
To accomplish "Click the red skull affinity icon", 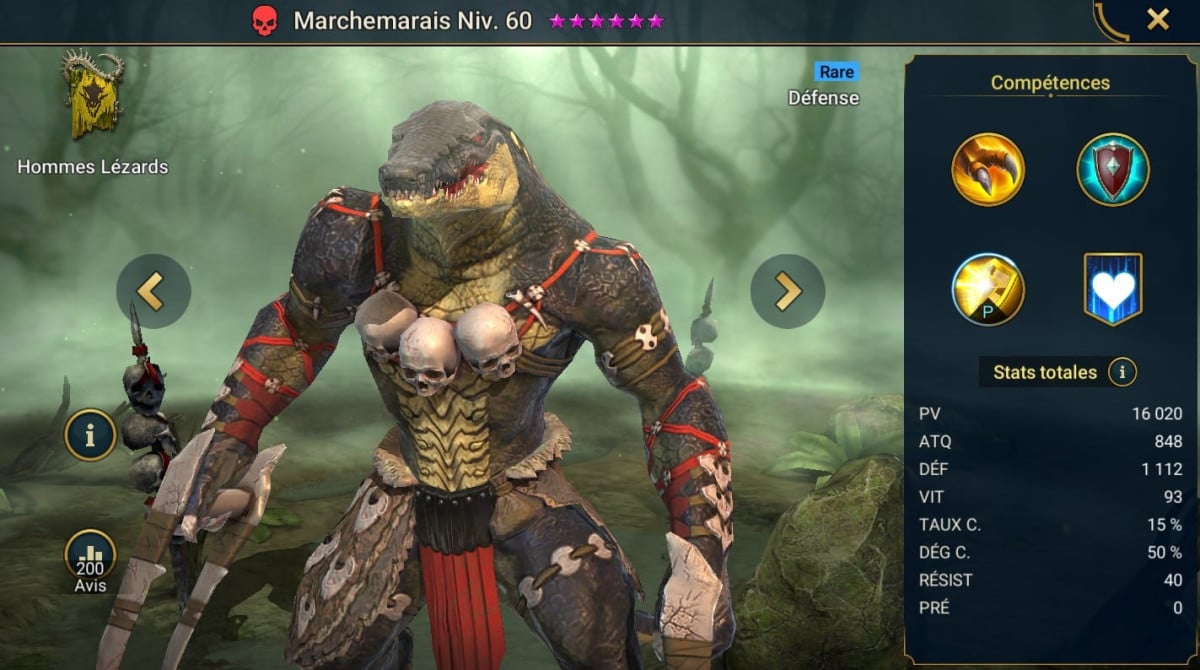I will pos(264,21).
